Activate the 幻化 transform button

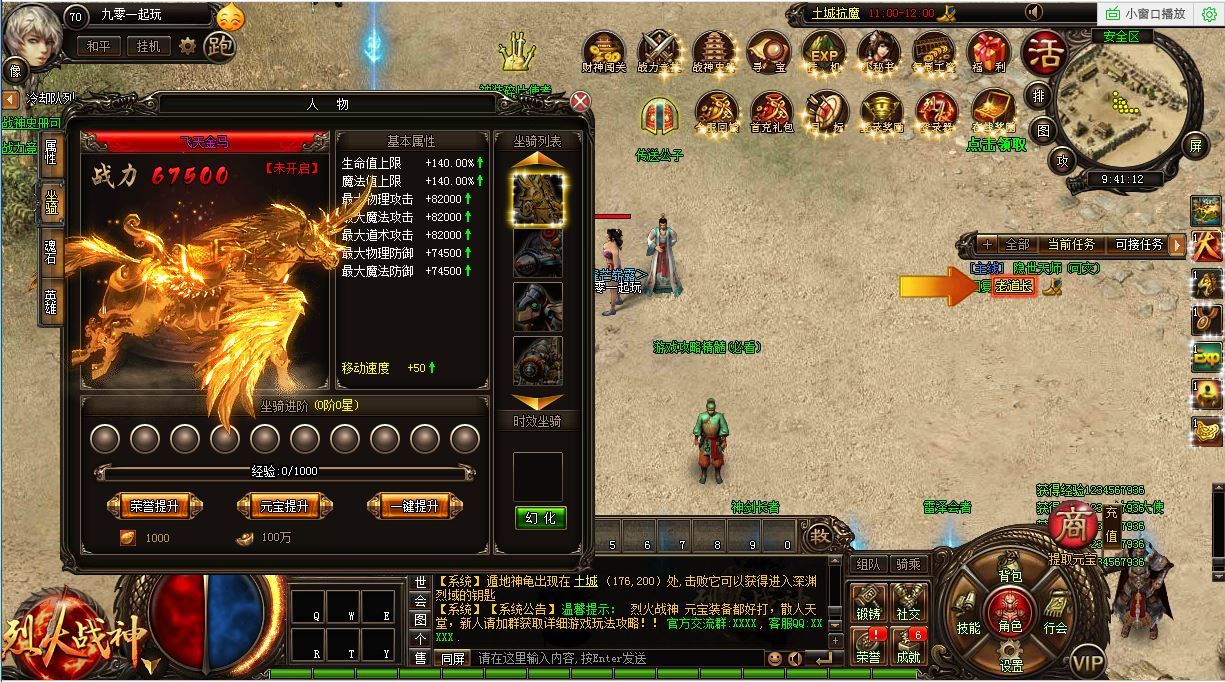(x=540, y=517)
